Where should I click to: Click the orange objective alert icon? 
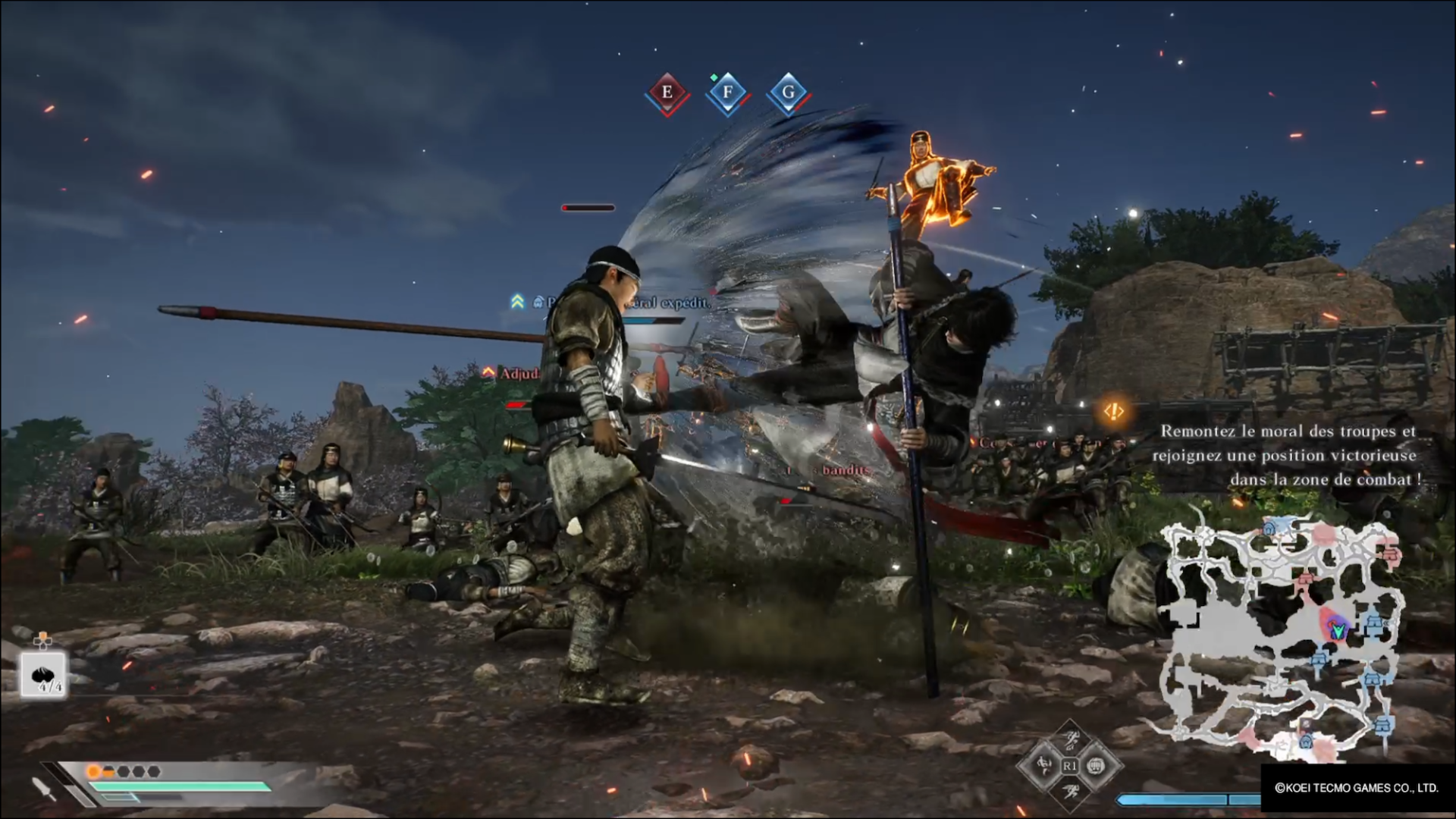tap(1113, 411)
